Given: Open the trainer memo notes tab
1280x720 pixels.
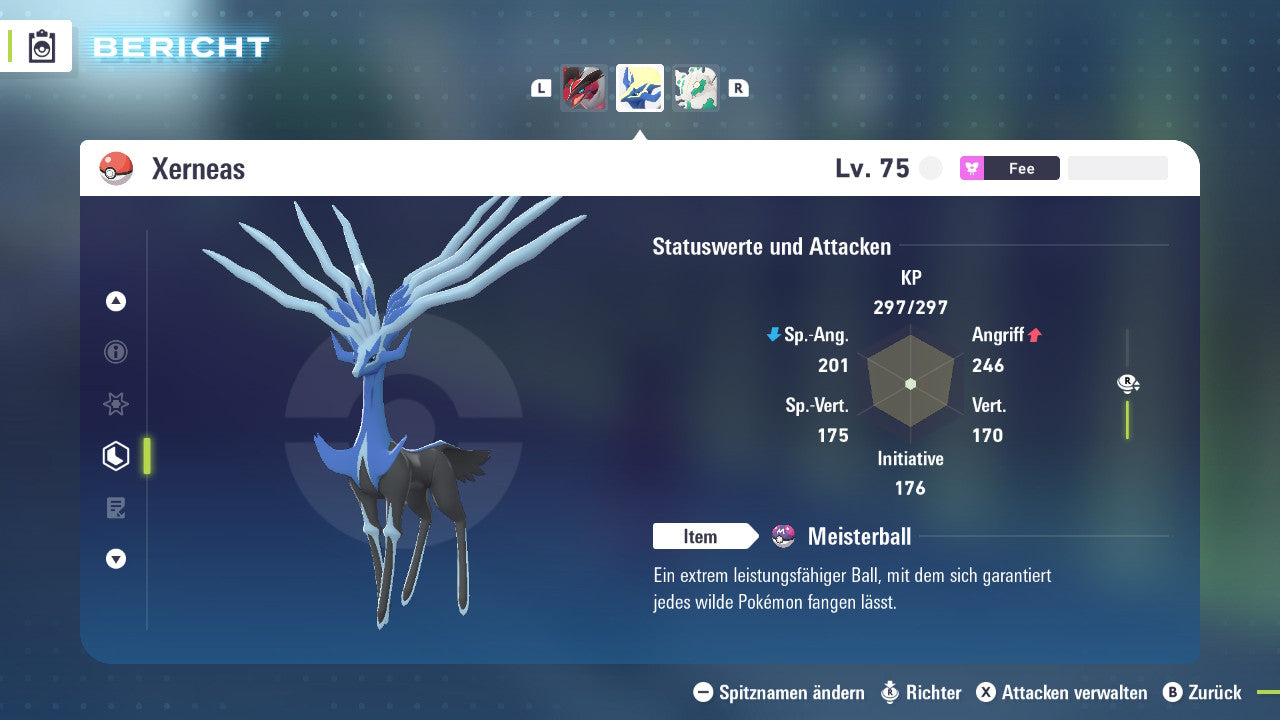Looking at the screenshot, I should (x=116, y=508).
